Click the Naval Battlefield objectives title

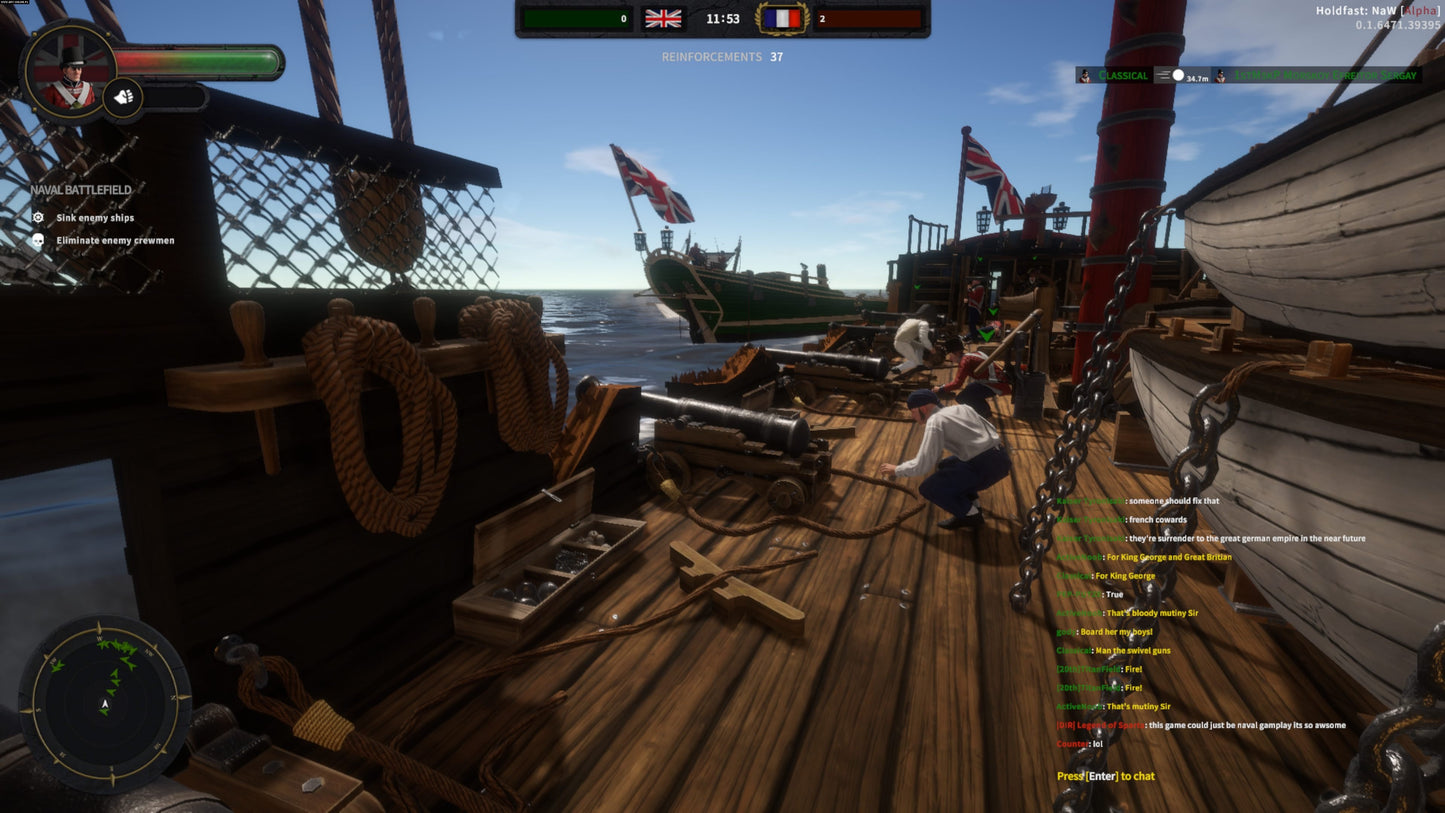click(78, 189)
